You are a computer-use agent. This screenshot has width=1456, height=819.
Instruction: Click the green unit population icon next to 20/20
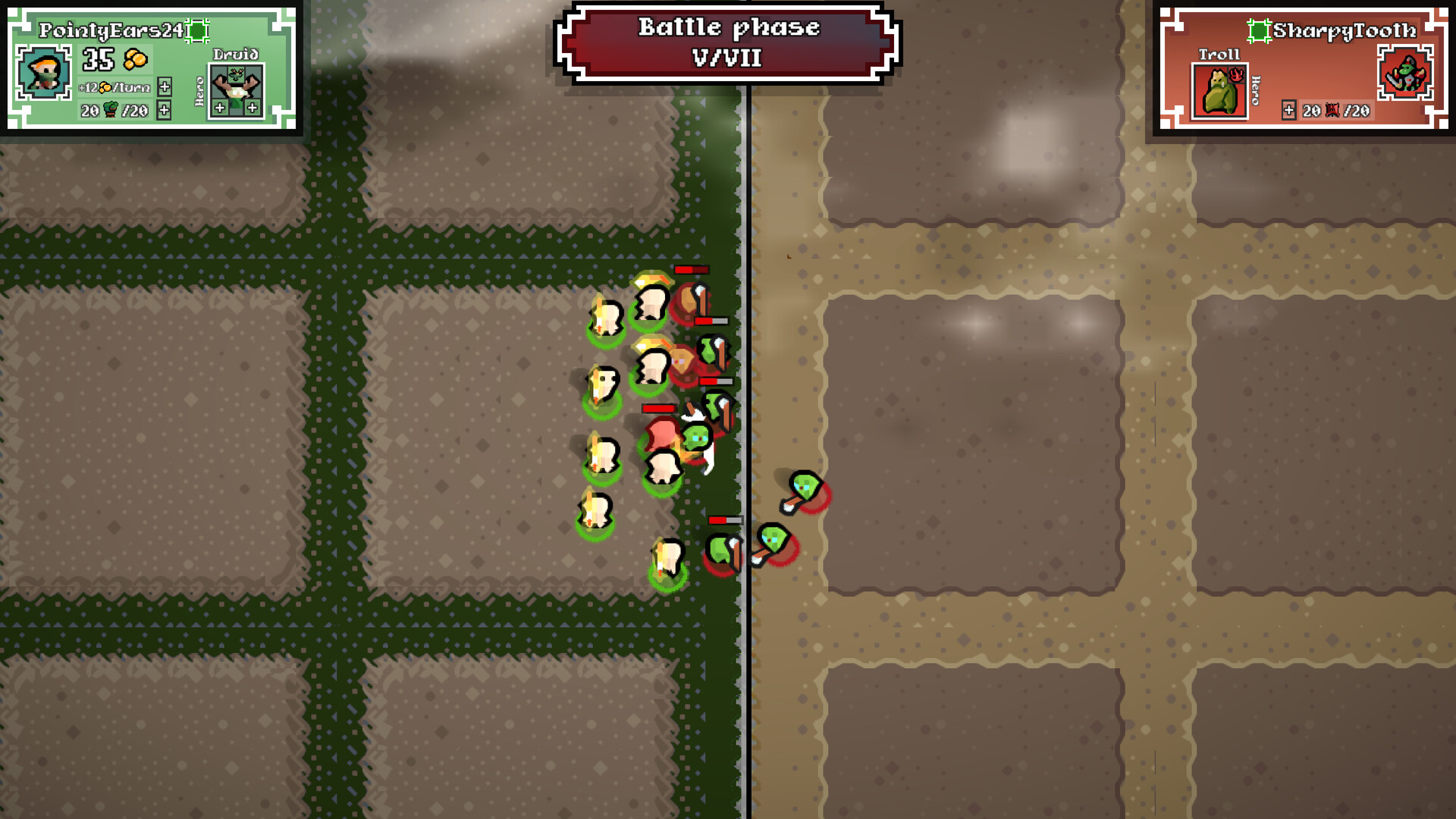pos(111,111)
